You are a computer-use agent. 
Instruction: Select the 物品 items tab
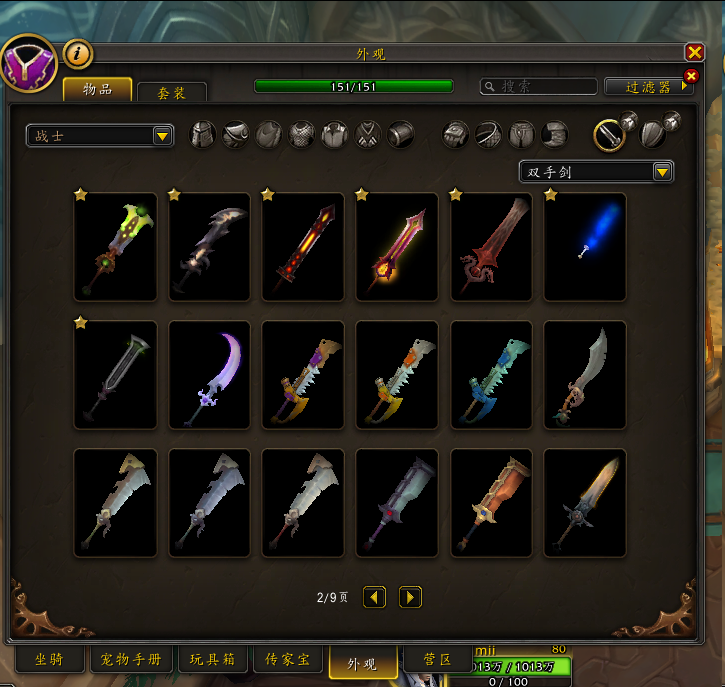pyautogui.click(x=97, y=90)
